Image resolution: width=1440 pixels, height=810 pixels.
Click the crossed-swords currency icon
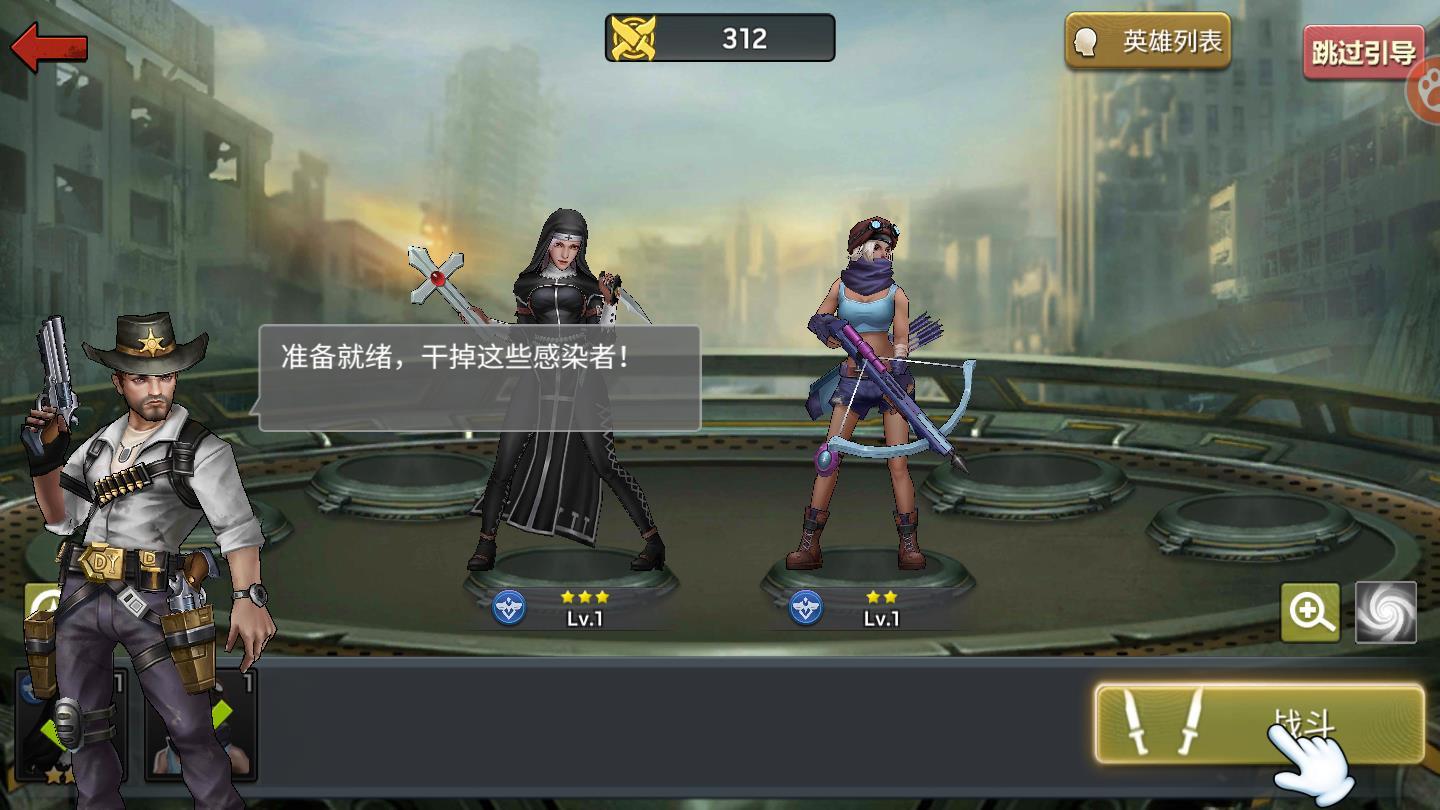tap(634, 37)
